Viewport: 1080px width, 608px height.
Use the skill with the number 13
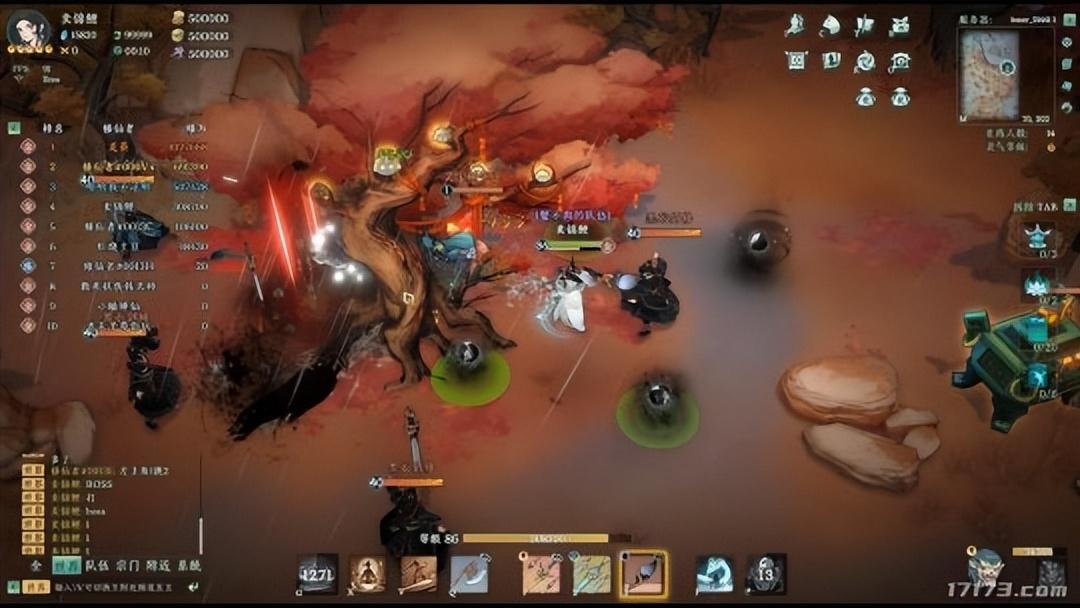[x=766, y=574]
